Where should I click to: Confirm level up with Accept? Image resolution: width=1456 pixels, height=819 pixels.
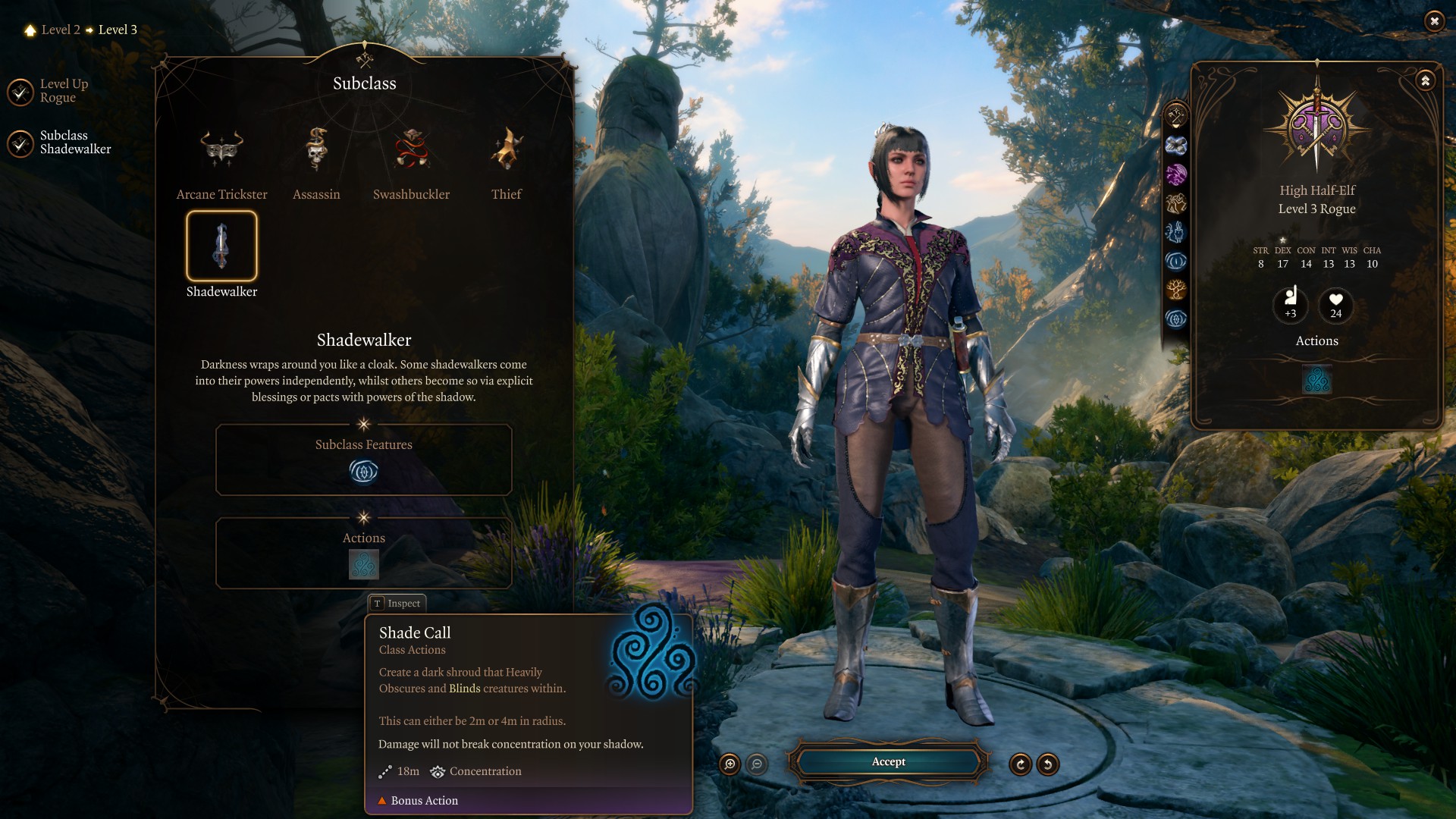[888, 762]
